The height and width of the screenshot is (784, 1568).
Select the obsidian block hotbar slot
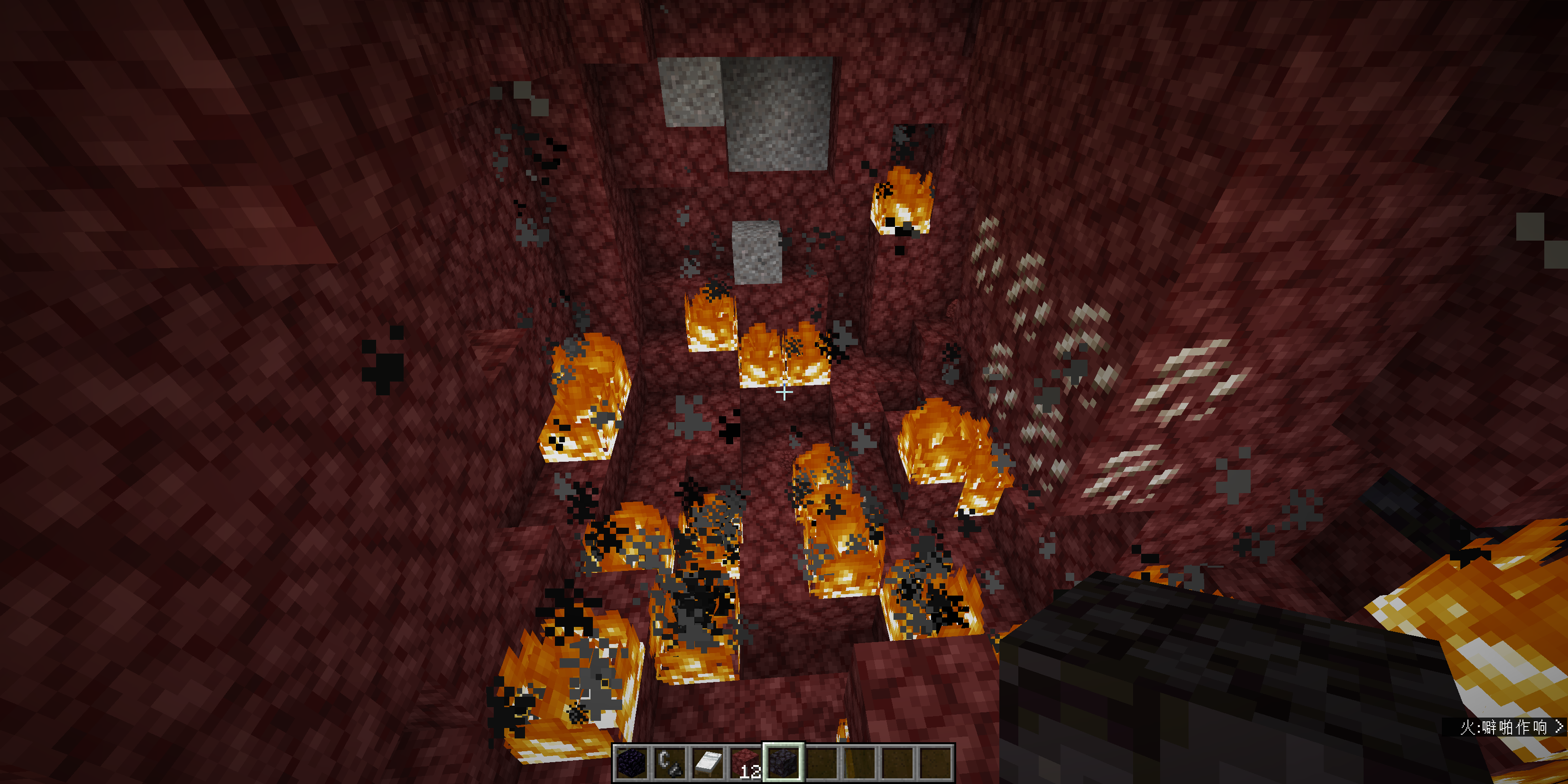(631, 762)
